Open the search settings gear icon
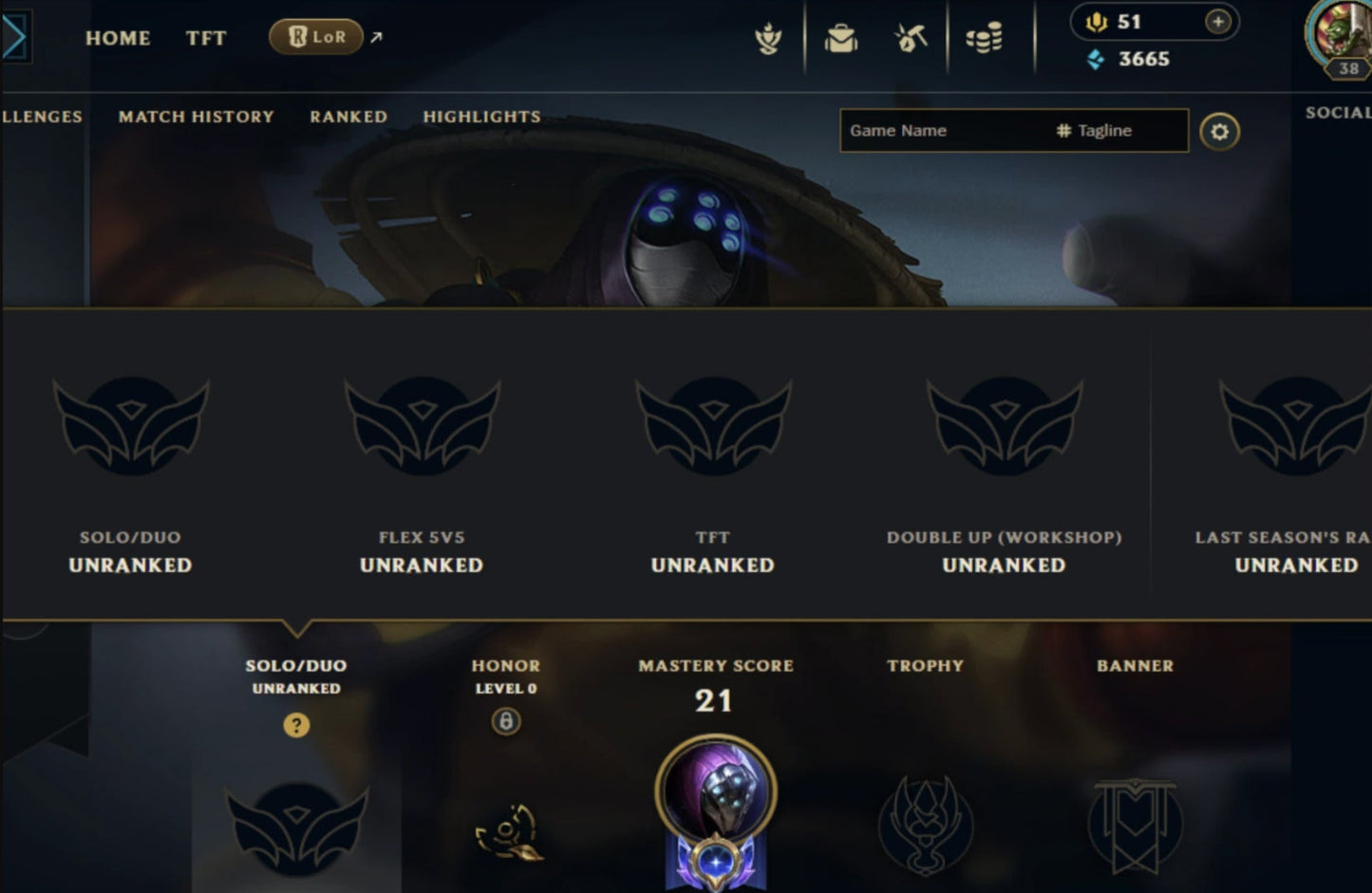The width and height of the screenshot is (1372, 893). click(1221, 131)
